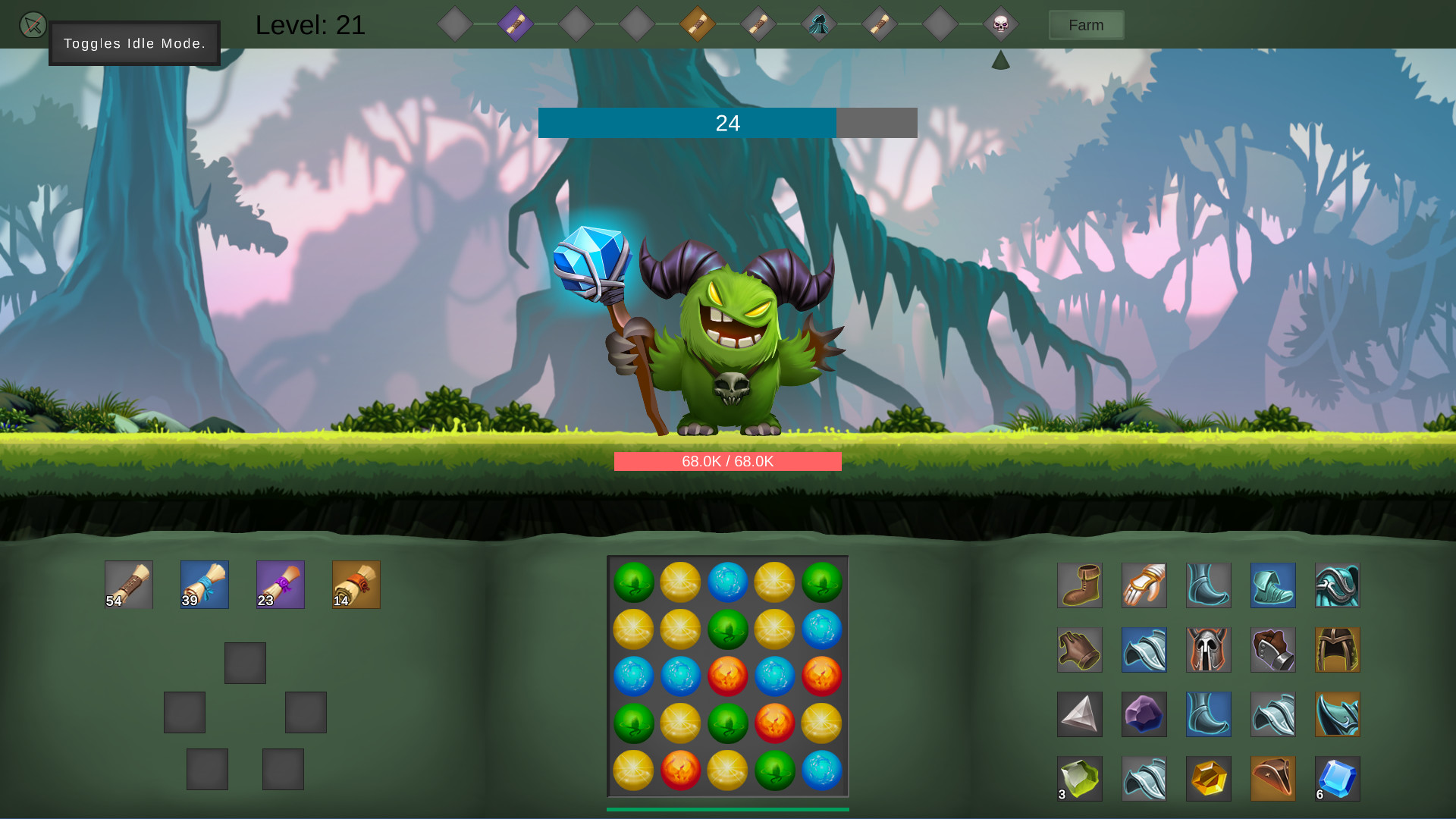The height and width of the screenshot is (819, 1456).
Task: Select the green gem stack showing 3
Action: point(1080,778)
